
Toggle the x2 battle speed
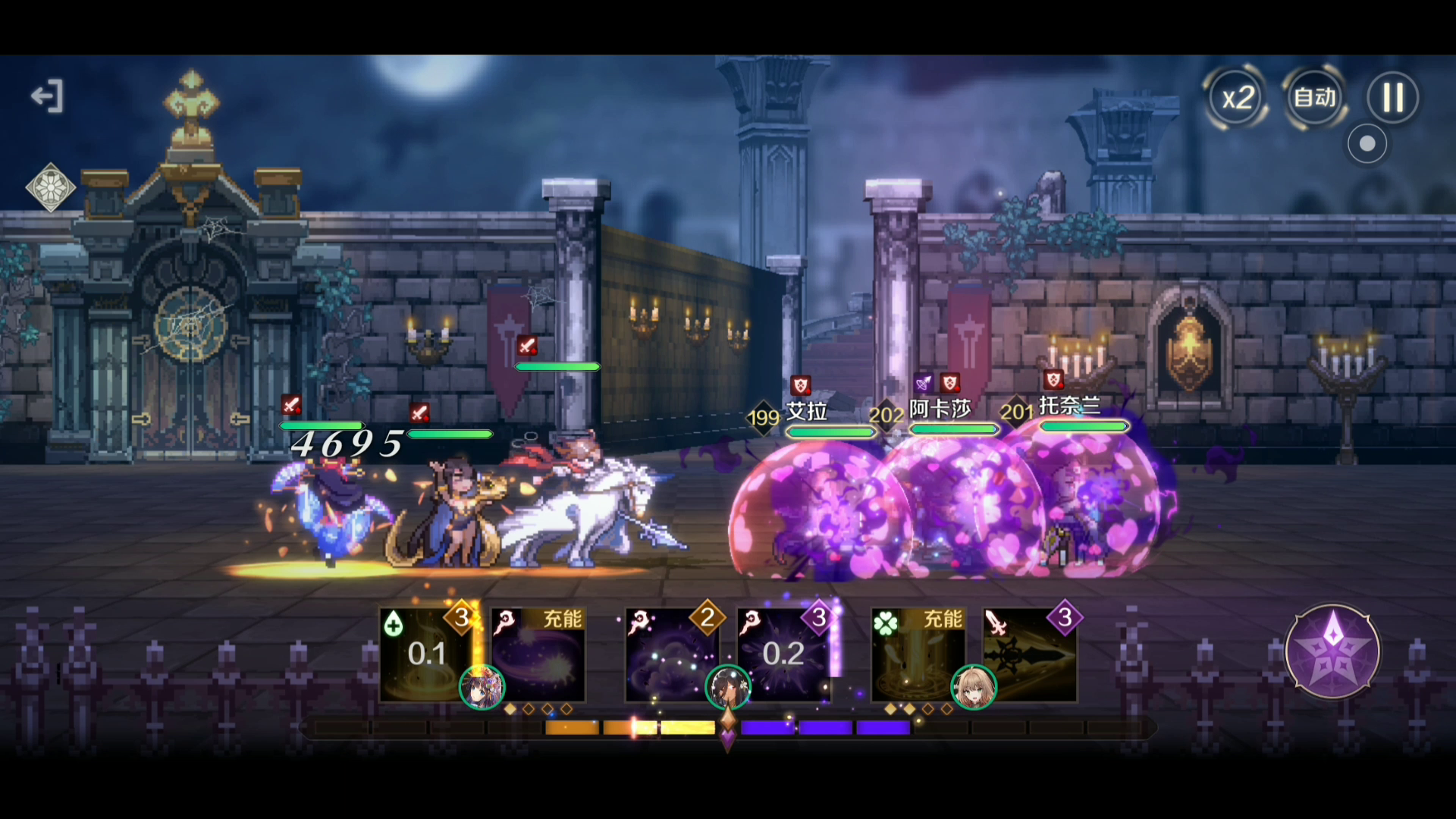(x=1238, y=98)
